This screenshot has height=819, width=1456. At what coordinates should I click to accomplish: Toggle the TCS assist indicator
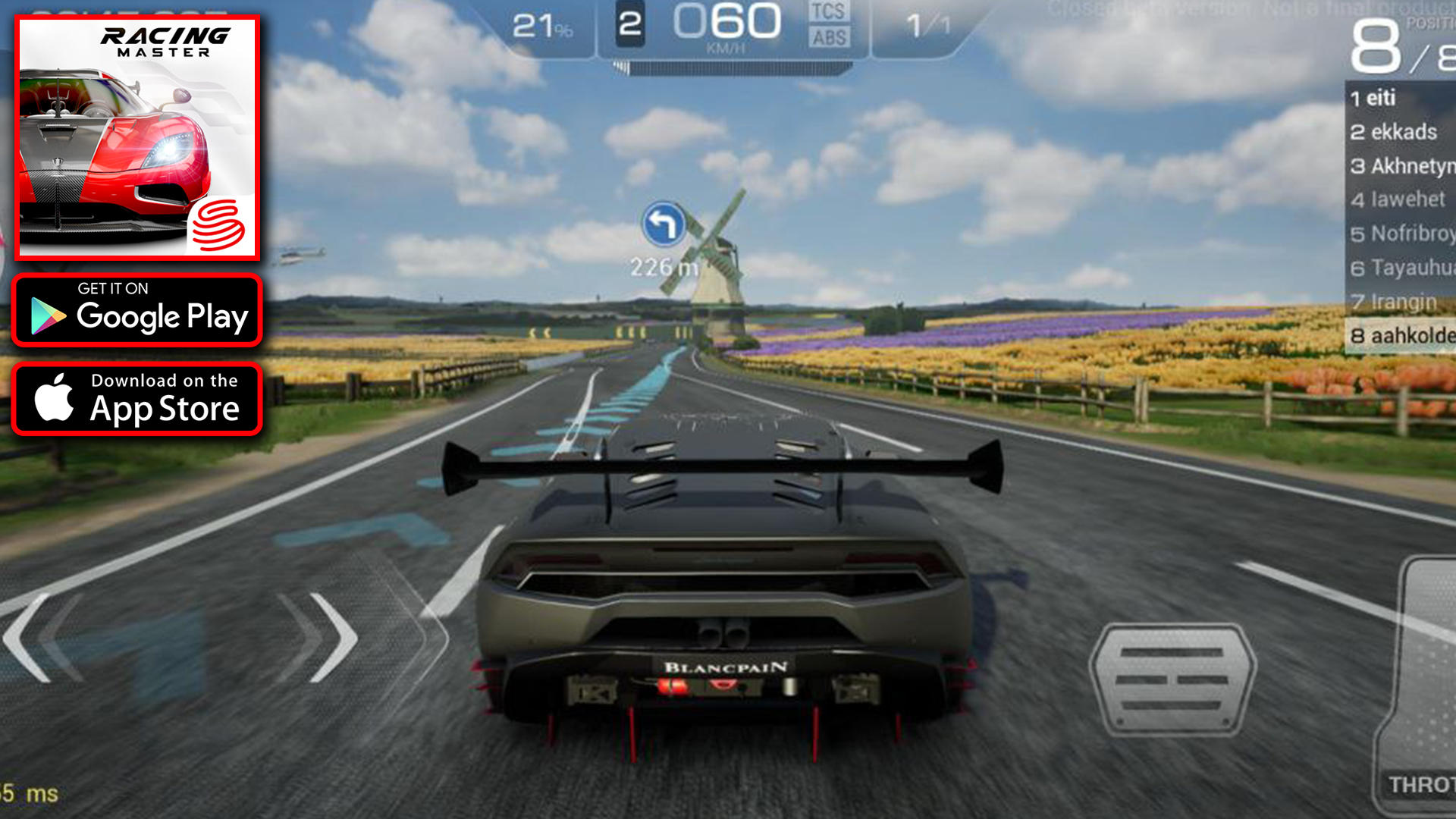coord(827,12)
